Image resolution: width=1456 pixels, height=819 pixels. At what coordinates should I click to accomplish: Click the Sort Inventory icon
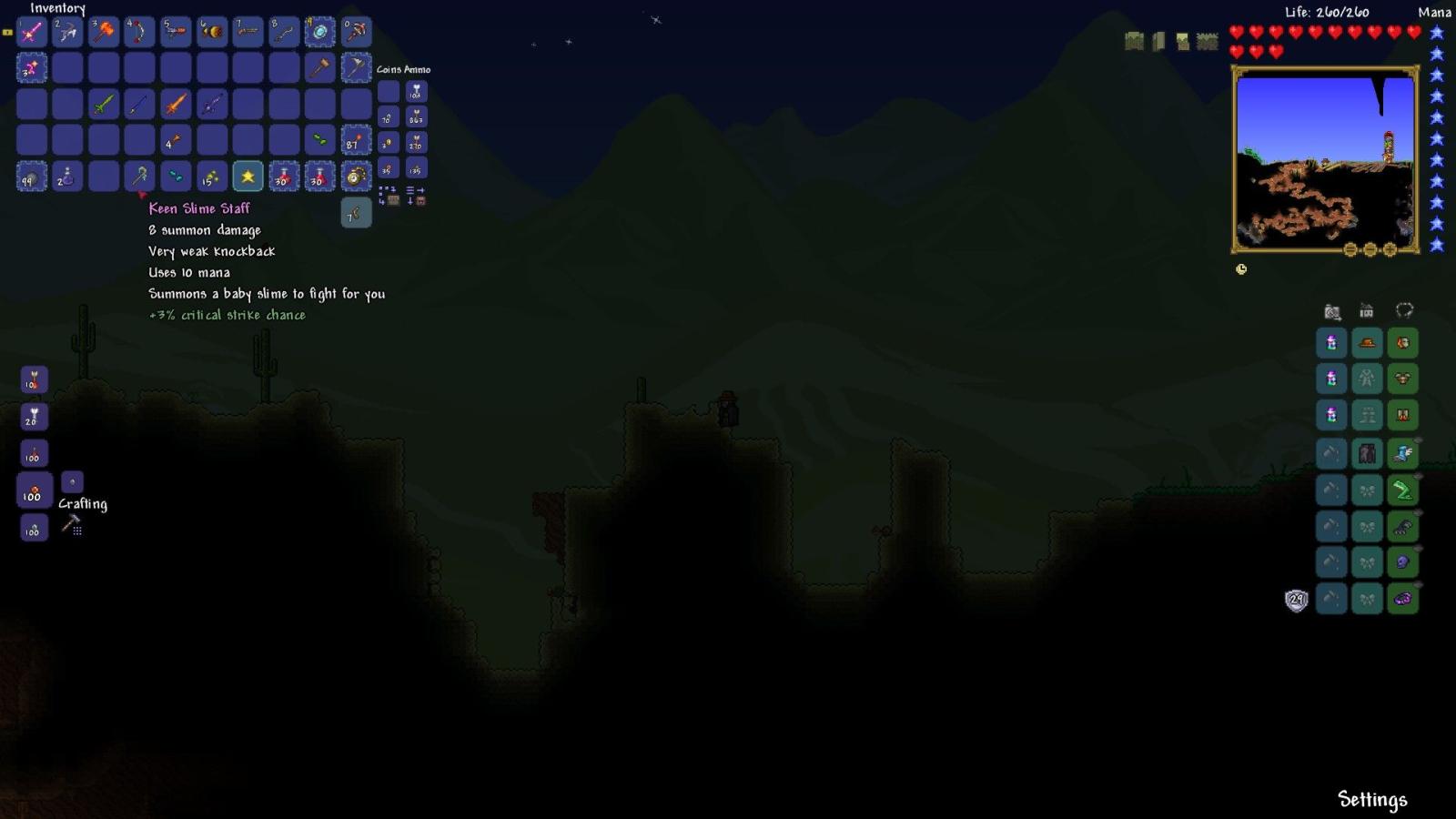pyautogui.click(x=411, y=191)
